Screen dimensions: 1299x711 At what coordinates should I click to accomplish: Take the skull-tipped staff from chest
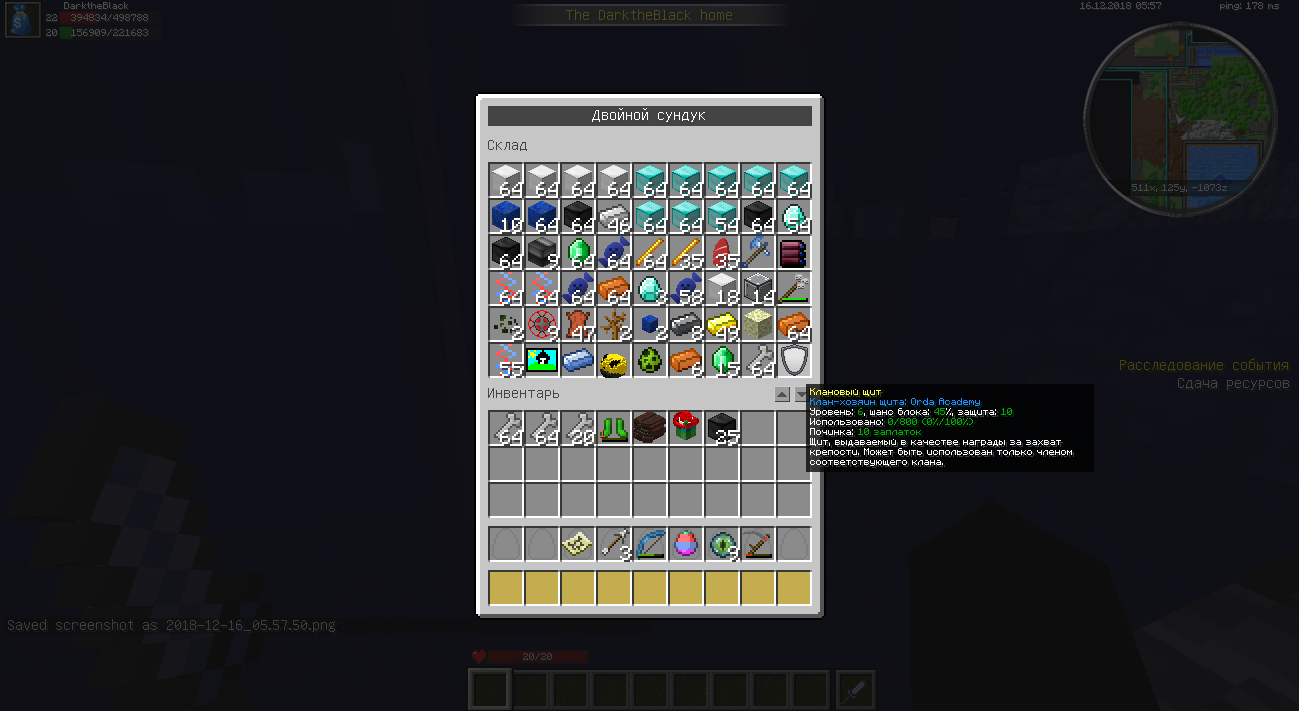[x=794, y=289]
